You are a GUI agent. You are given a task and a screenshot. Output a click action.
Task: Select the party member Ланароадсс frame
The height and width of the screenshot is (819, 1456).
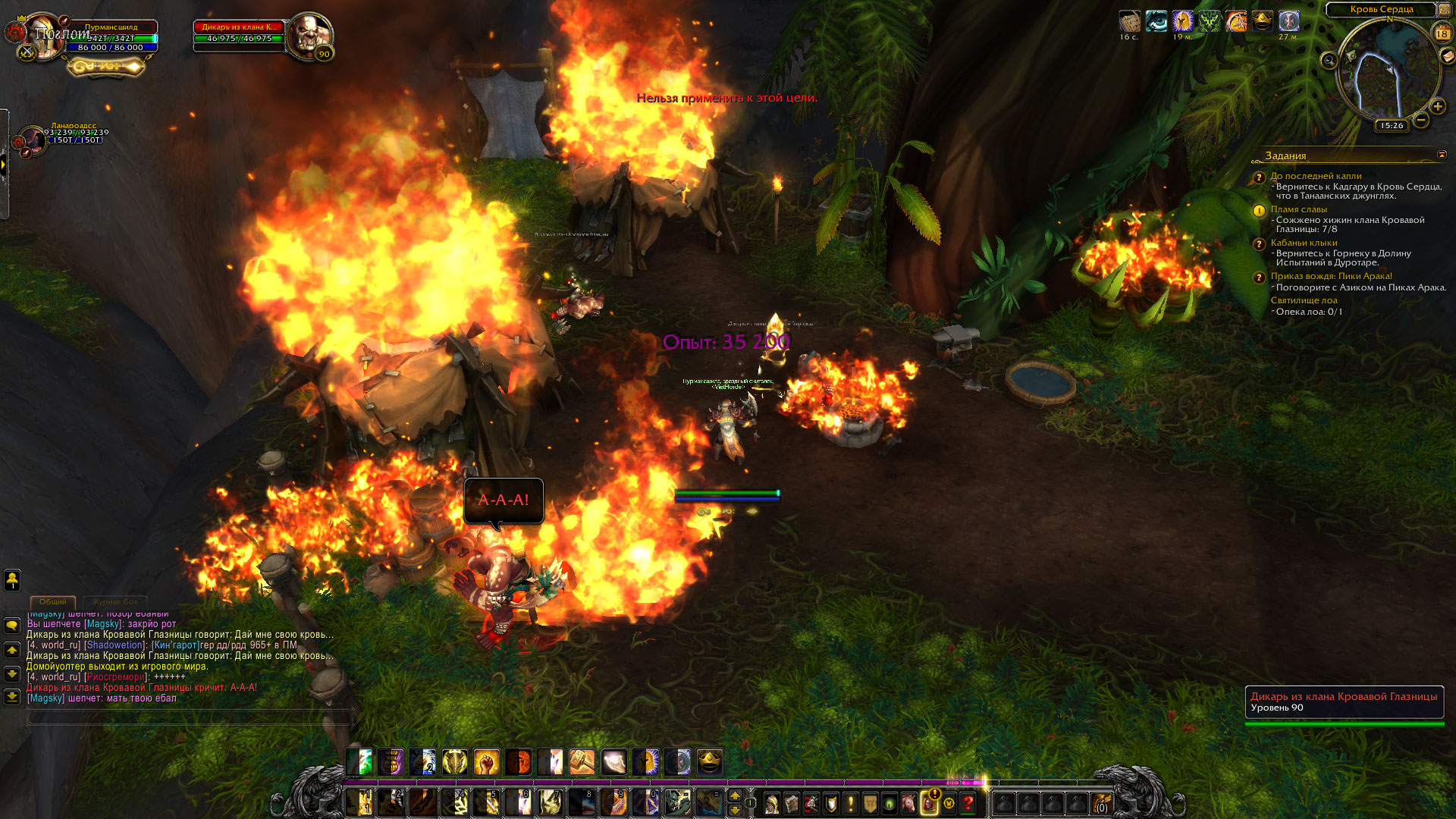[35, 140]
